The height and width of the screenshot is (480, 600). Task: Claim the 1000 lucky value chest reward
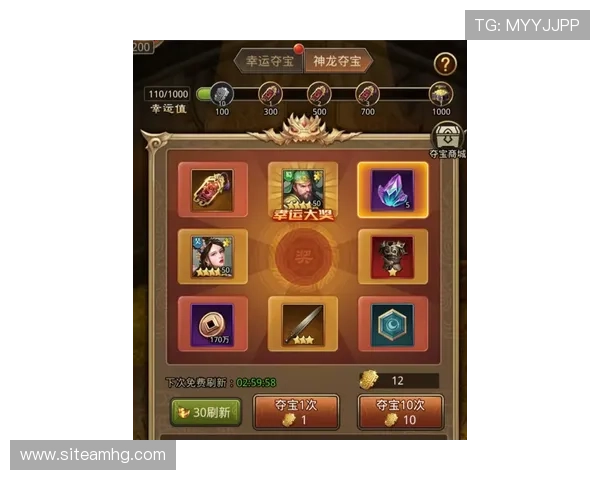pyautogui.click(x=441, y=95)
